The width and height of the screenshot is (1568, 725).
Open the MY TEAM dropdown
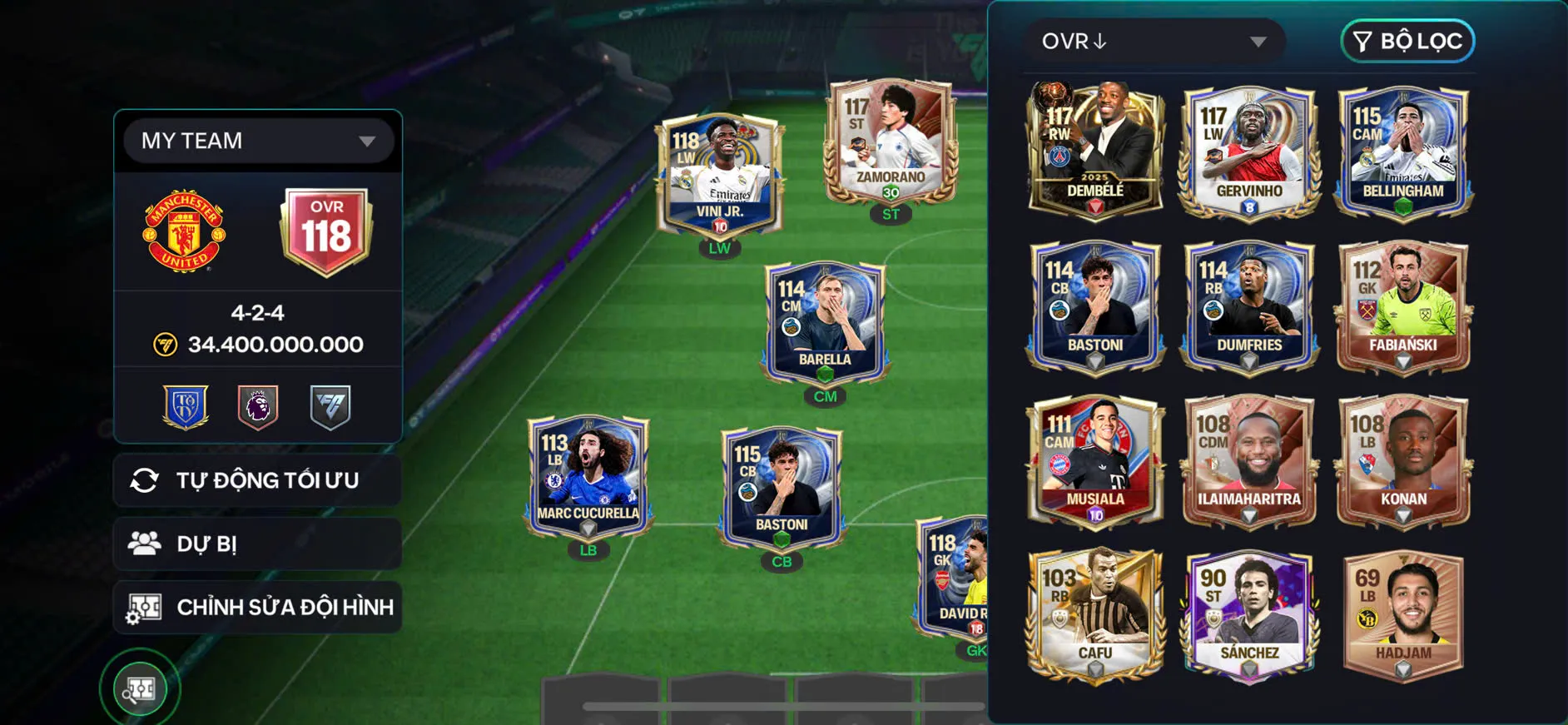[258, 141]
